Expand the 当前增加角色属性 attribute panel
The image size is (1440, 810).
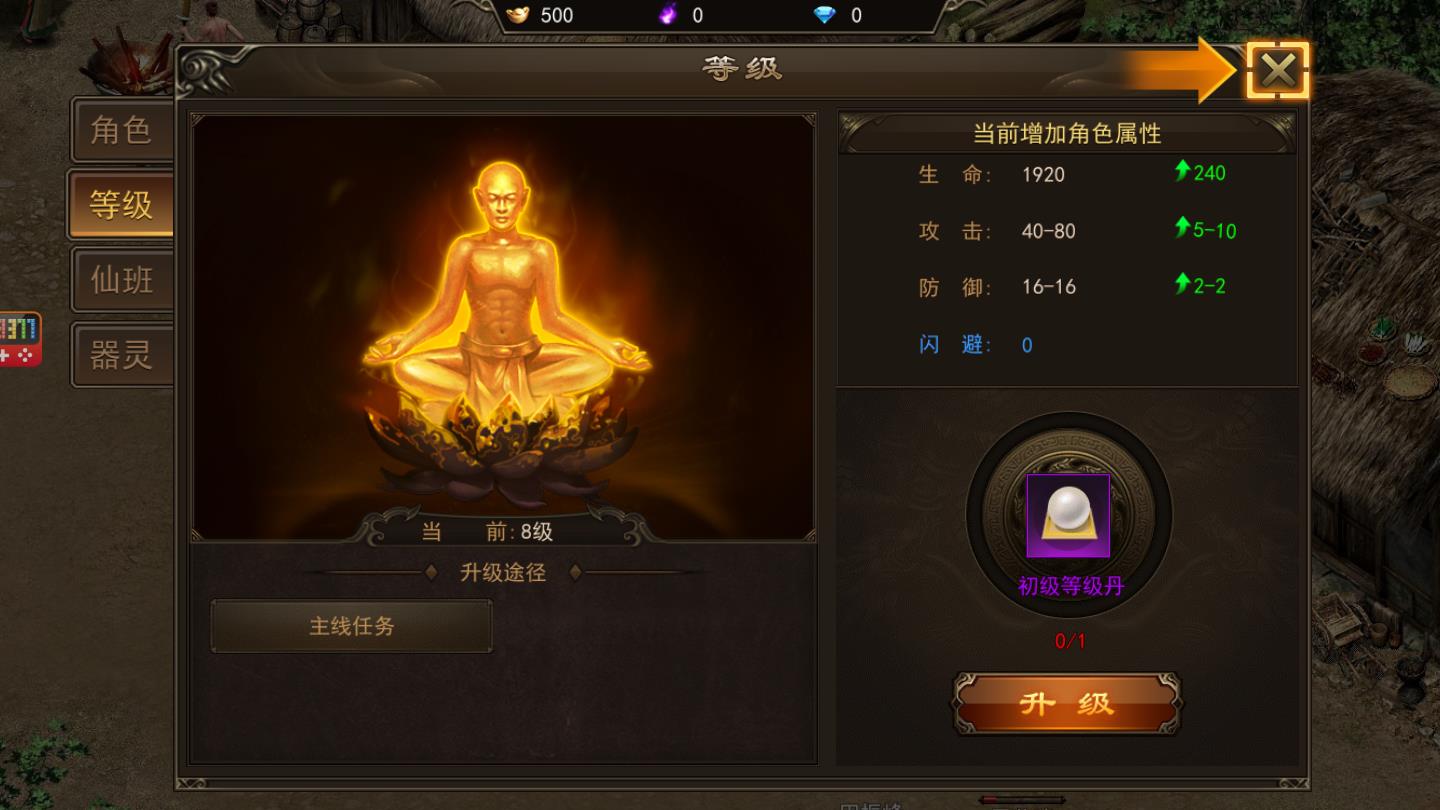tap(1066, 133)
